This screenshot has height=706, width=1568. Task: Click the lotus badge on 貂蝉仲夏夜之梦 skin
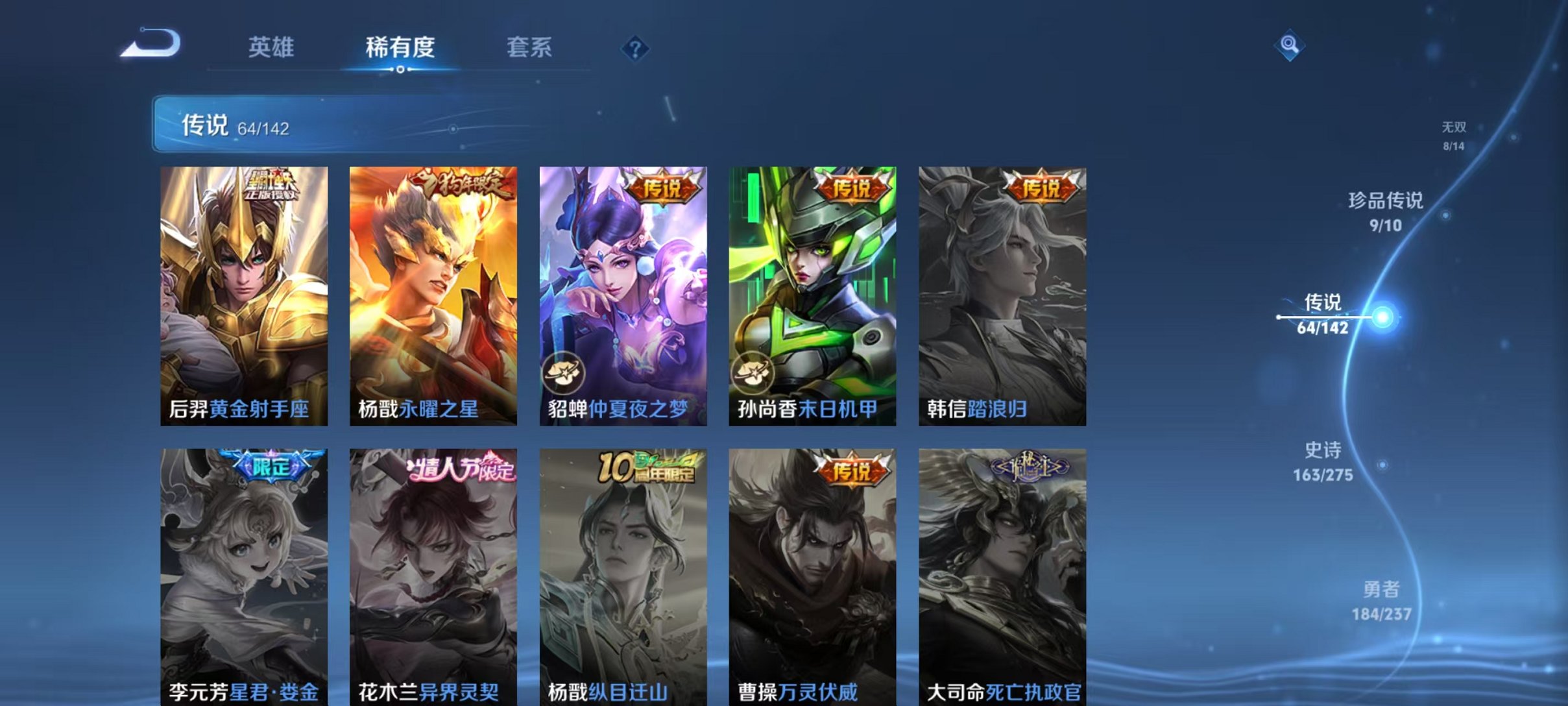[563, 372]
